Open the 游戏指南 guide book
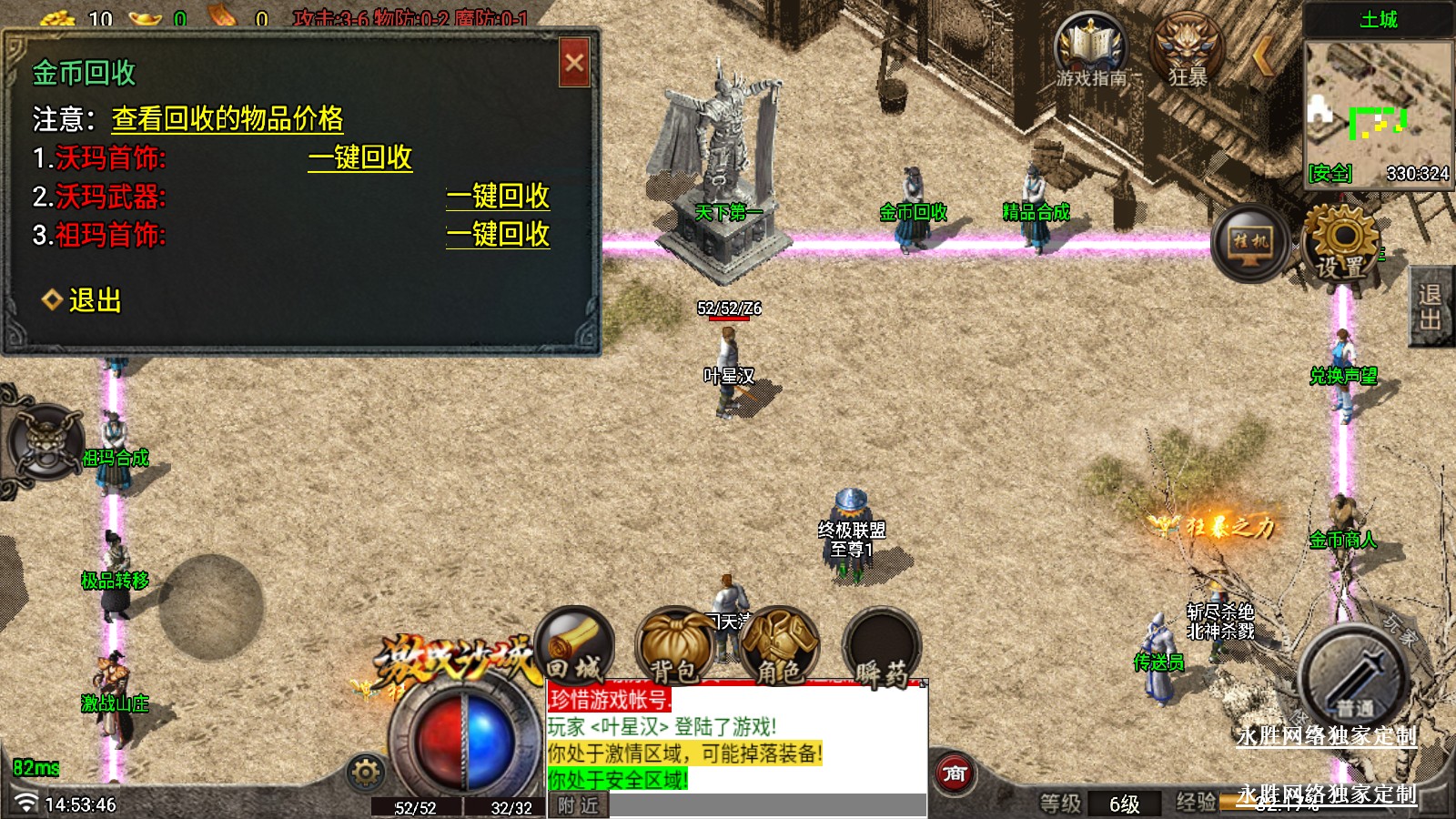Screen dimensions: 1456x819 click(x=1090, y=52)
